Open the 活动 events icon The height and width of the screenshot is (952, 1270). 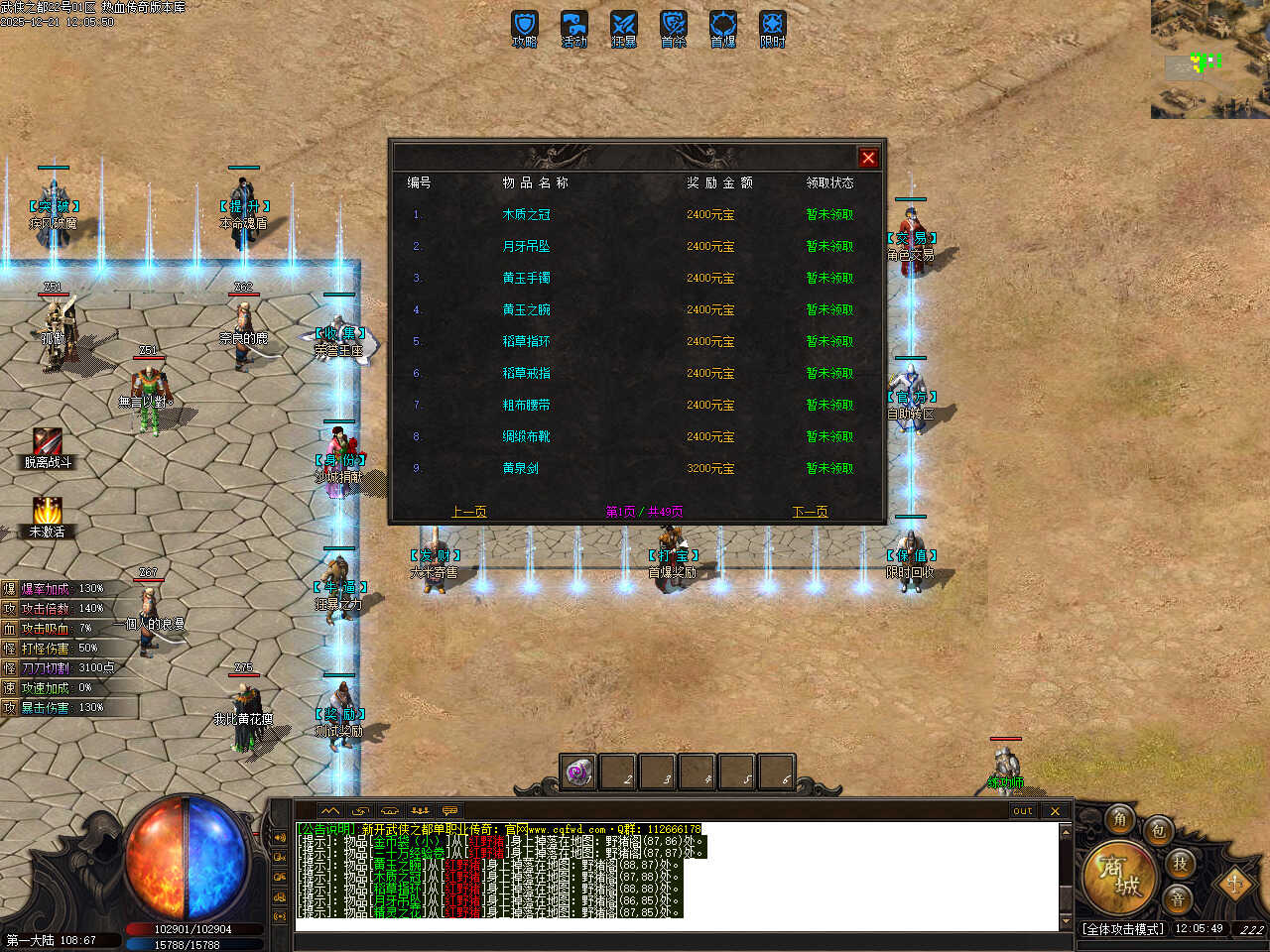pyautogui.click(x=574, y=27)
